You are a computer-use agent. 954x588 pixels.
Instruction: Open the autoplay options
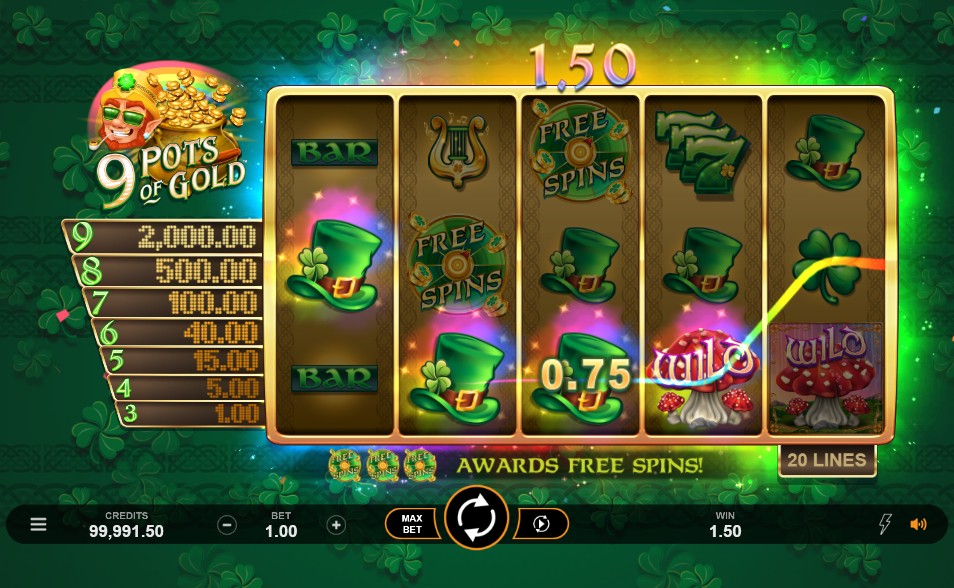[x=542, y=524]
